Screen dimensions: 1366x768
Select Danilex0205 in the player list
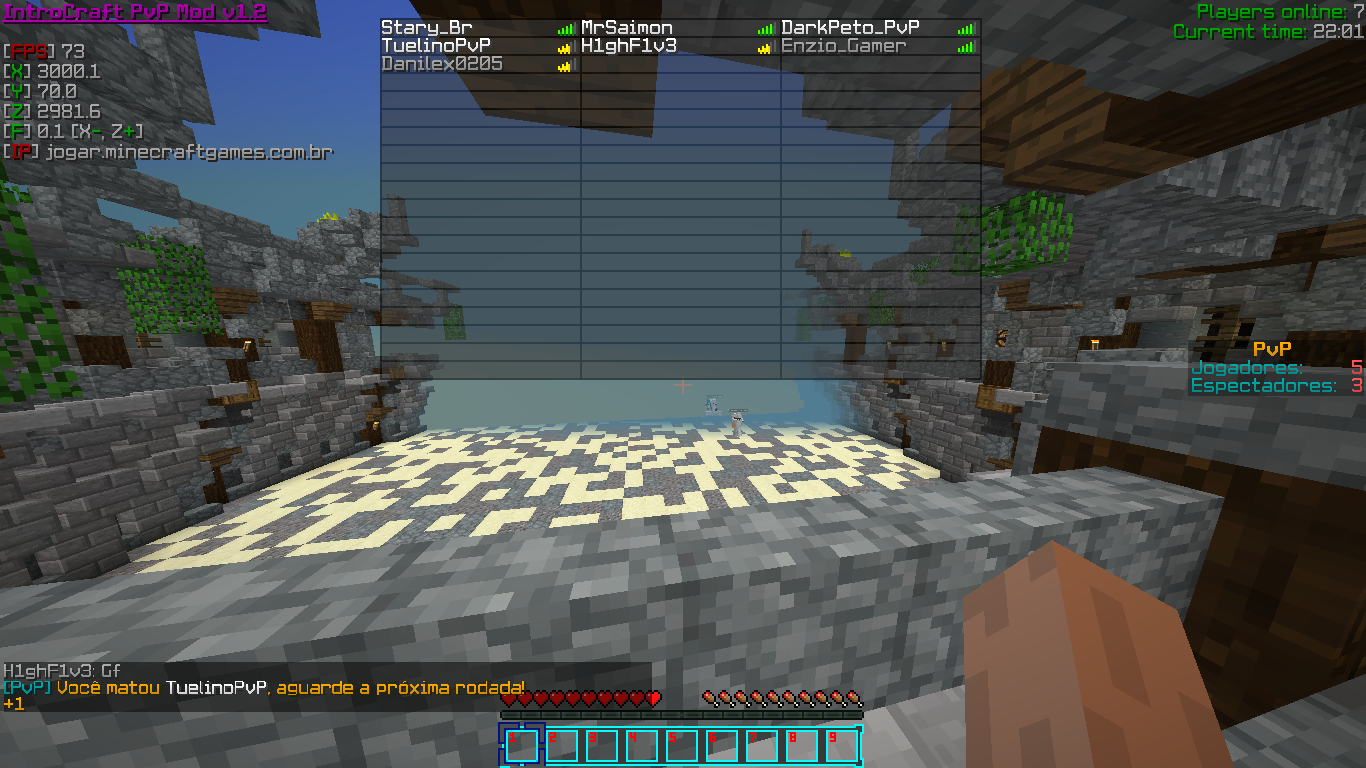[442, 64]
